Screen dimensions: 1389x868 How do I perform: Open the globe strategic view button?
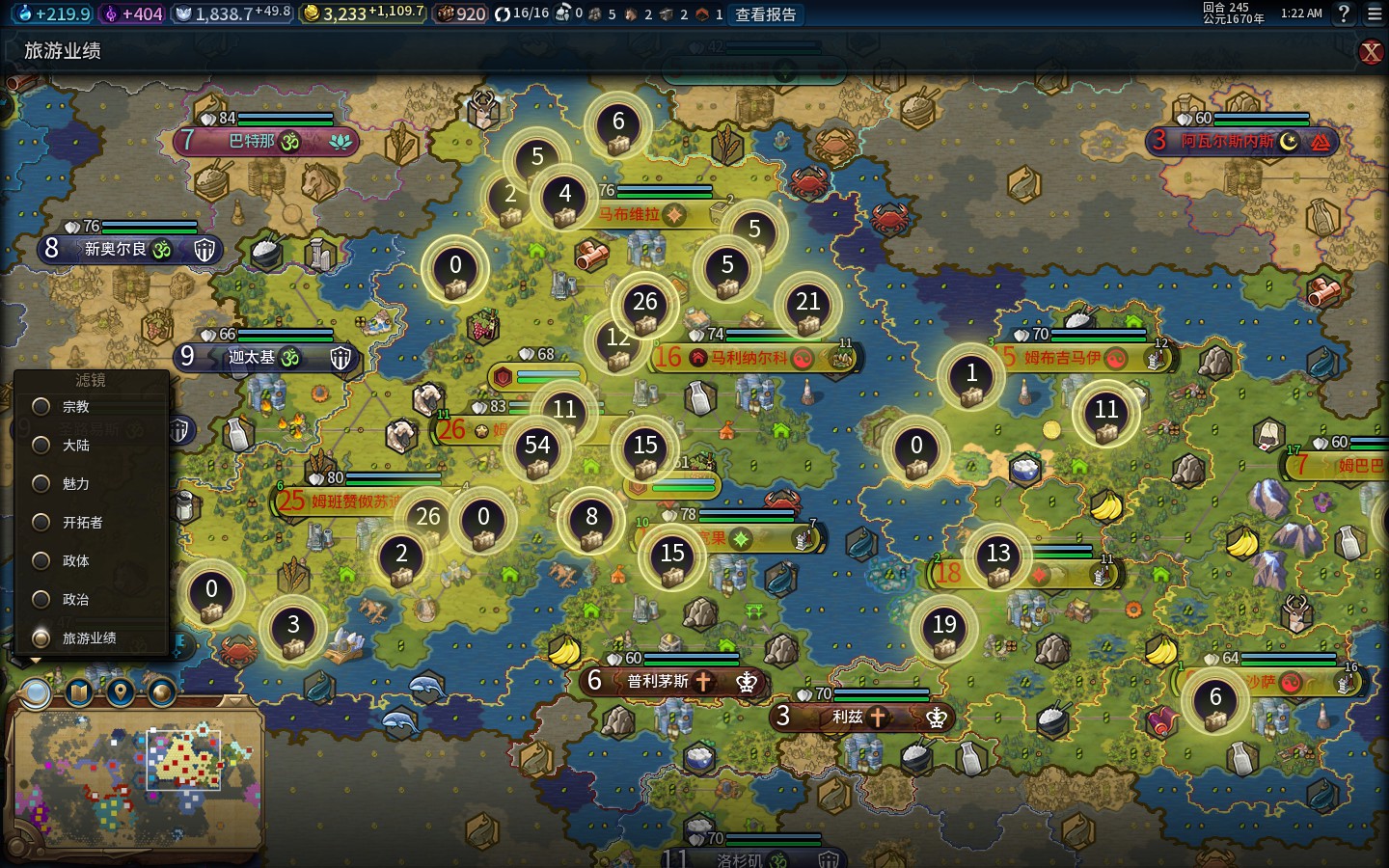pyautogui.click(x=161, y=692)
